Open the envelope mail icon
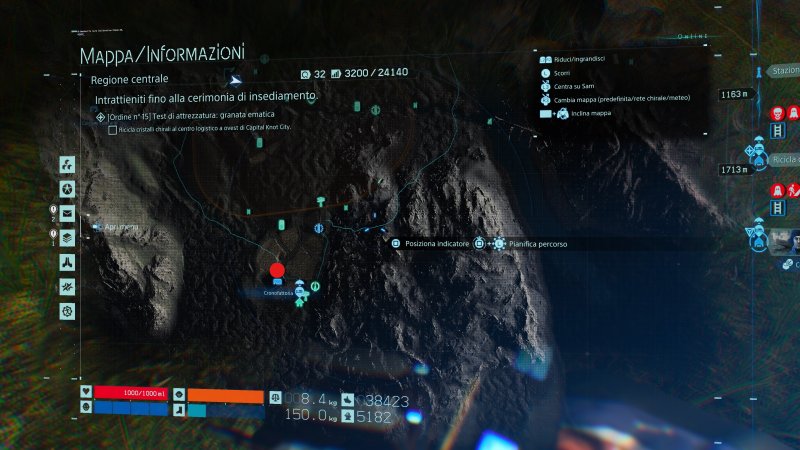Image resolution: width=800 pixels, height=450 pixels. point(67,213)
